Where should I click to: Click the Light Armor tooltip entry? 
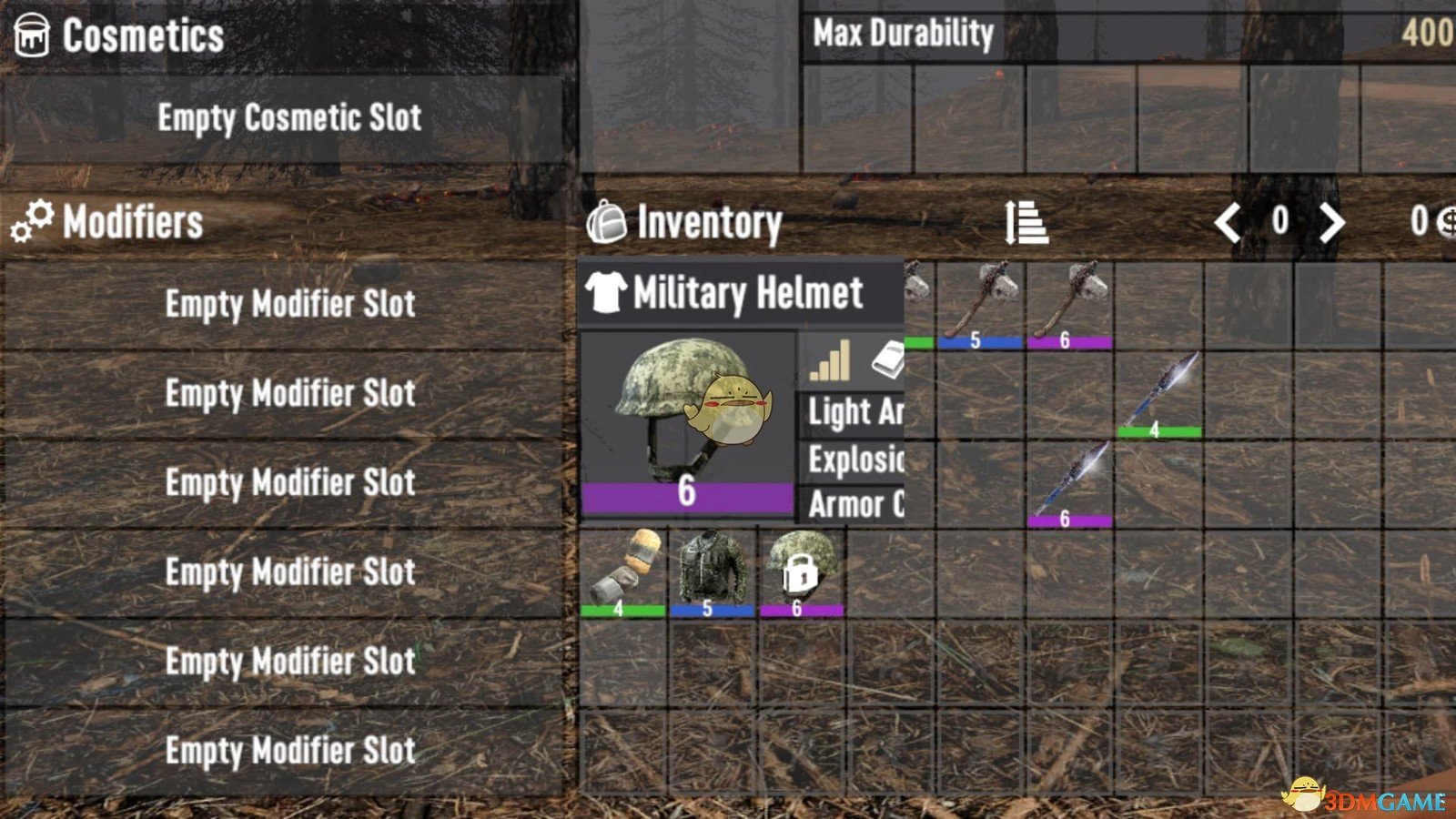(x=851, y=414)
